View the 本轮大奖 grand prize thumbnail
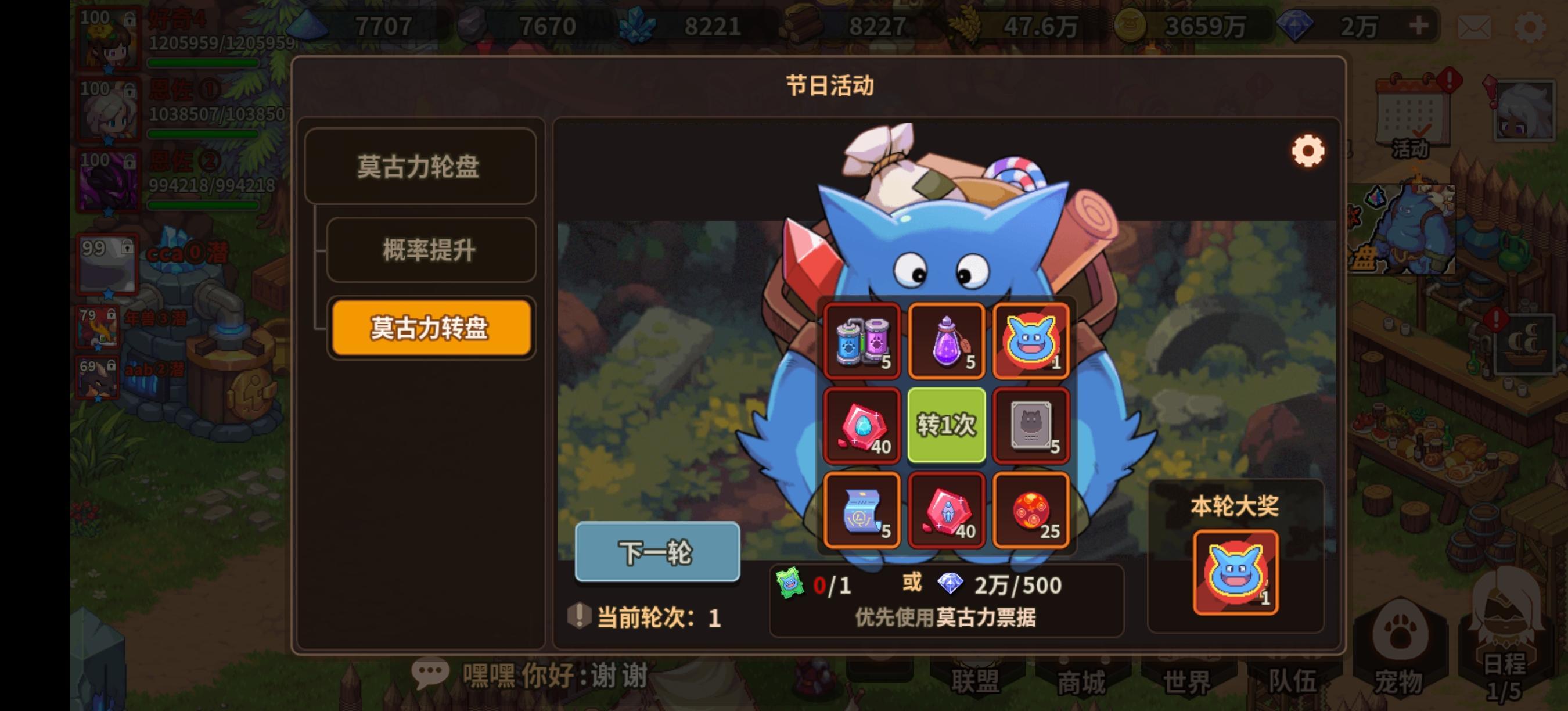This screenshot has height=711, width=1568. tap(1236, 572)
